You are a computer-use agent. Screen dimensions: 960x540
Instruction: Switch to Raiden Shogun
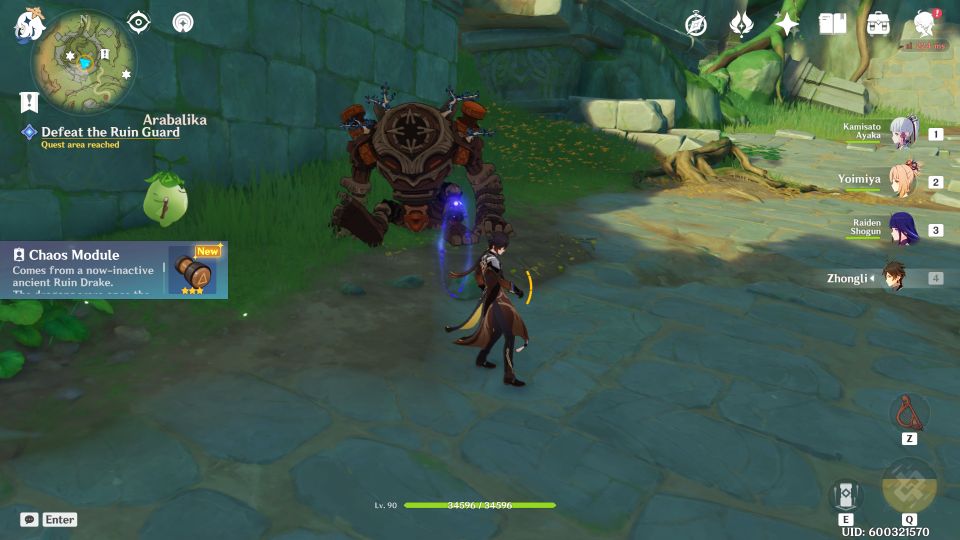pyautogui.click(x=905, y=230)
